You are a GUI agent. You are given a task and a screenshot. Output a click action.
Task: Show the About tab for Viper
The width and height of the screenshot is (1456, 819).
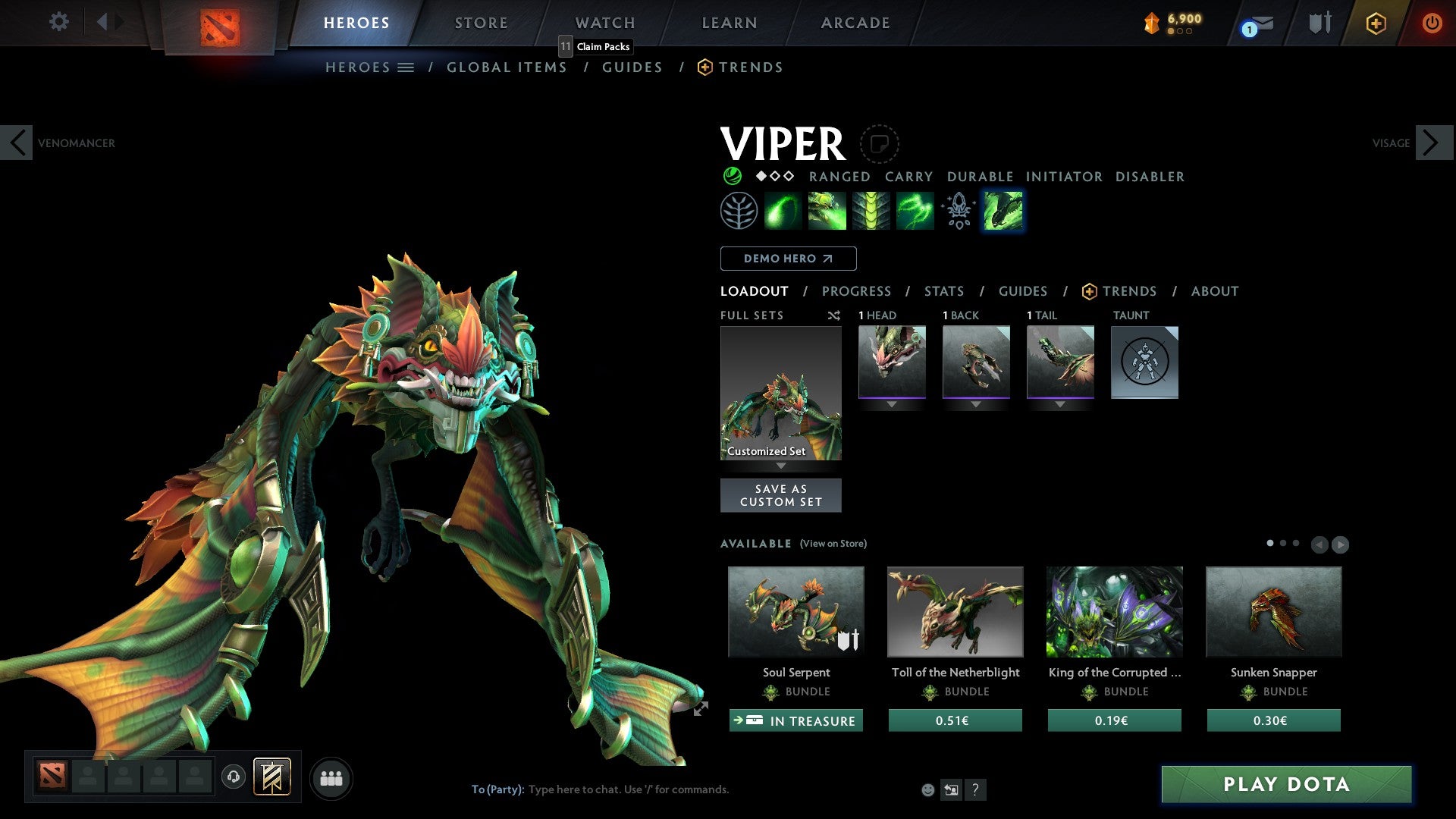coord(1214,291)
